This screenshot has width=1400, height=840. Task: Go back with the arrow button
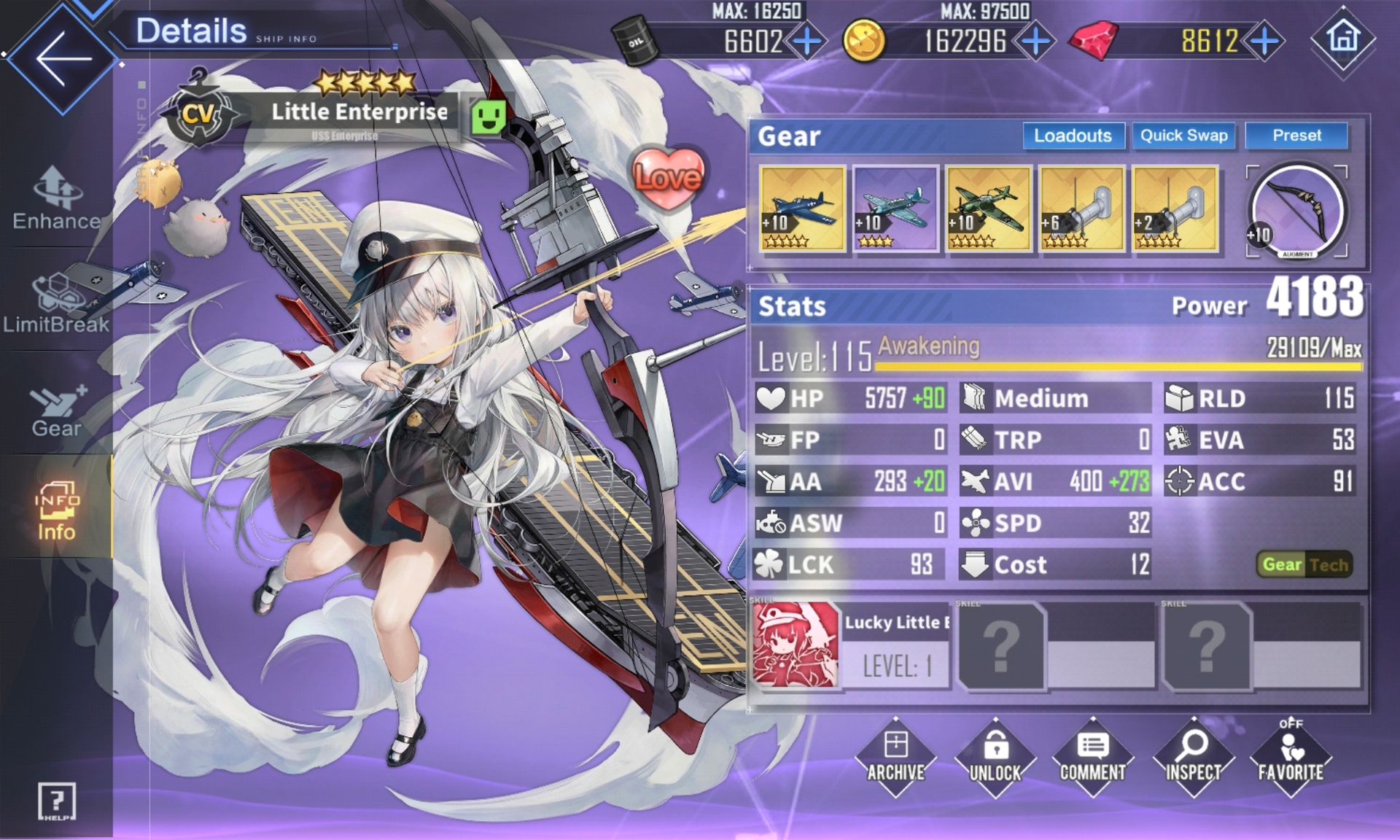63,58
